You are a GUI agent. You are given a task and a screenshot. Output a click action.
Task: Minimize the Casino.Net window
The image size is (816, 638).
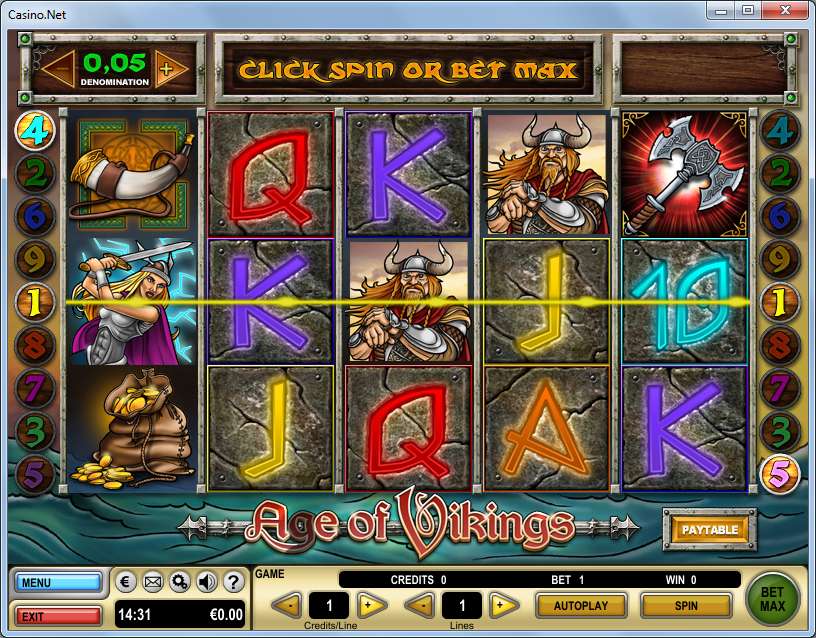pyautogui.click(x=723, y=10)
